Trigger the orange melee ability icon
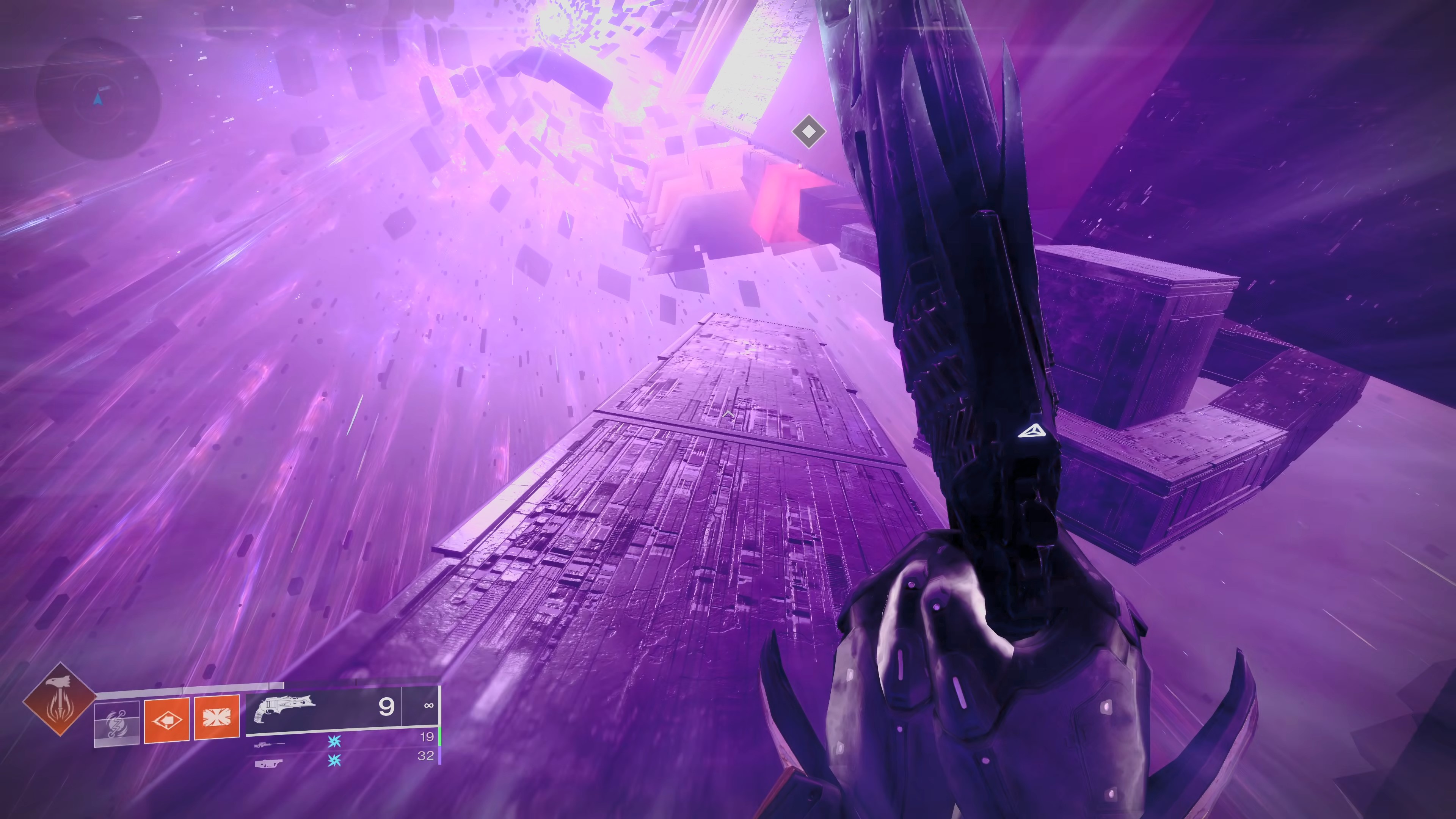Image resolution: width=1456 pixels, height=819 pixels. (217, 718)
